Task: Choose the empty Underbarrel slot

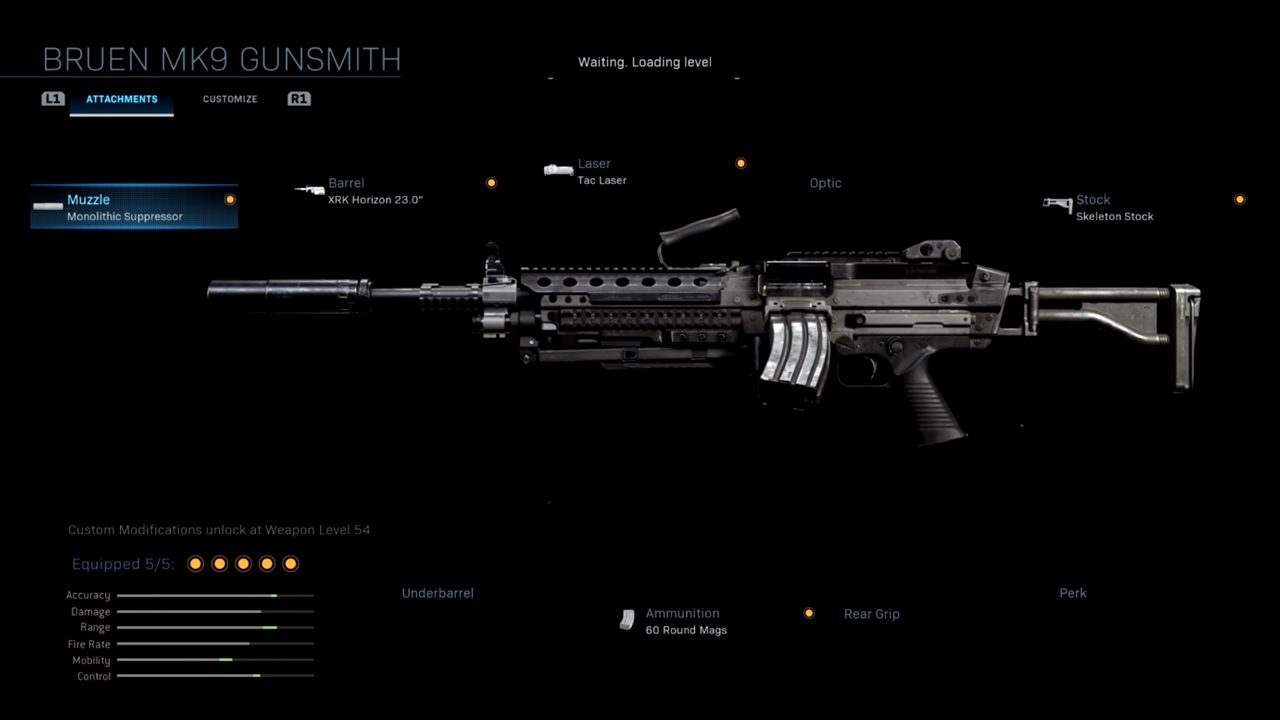Action: point(437,593)
